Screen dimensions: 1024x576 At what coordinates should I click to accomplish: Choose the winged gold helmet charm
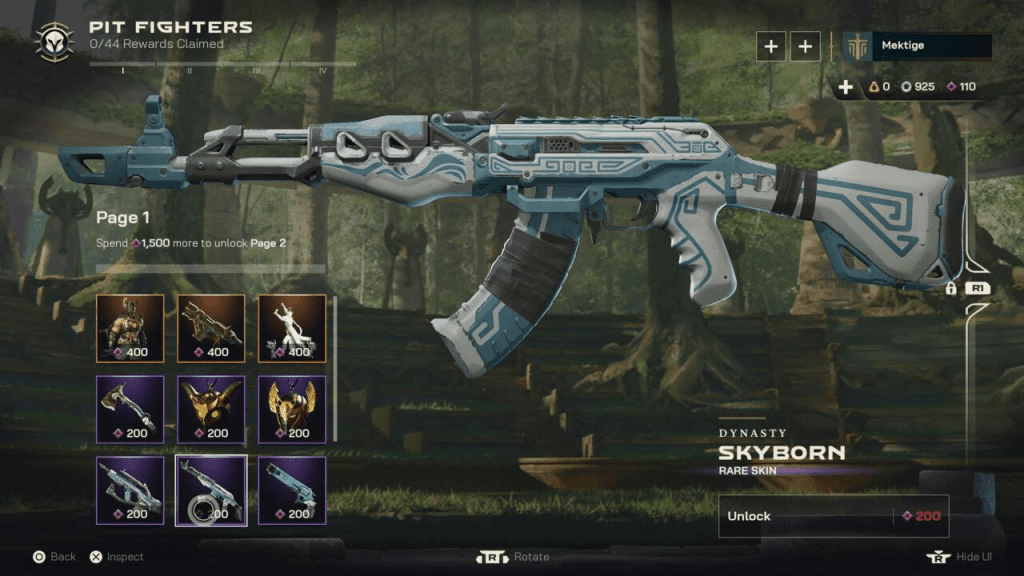pos(292,409)
